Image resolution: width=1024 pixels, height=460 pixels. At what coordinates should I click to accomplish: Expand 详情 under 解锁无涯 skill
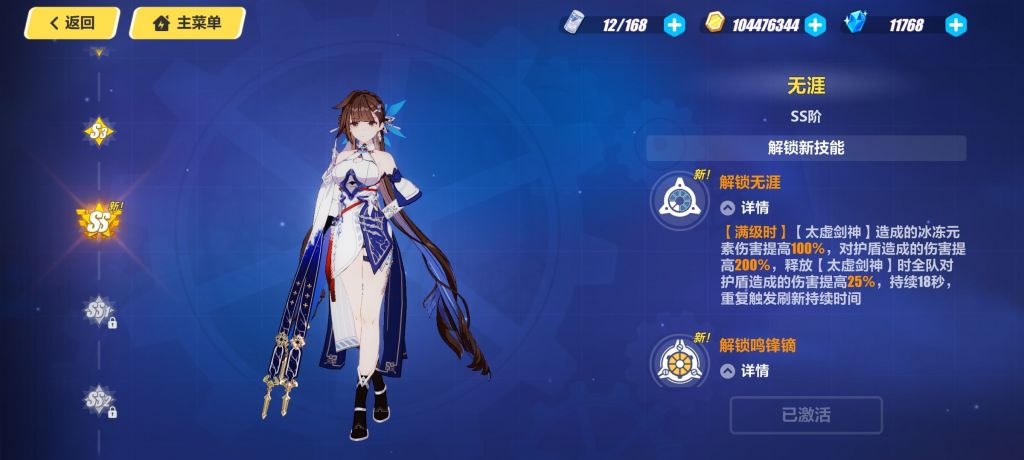pyautogui.click(x=745, y=208)
